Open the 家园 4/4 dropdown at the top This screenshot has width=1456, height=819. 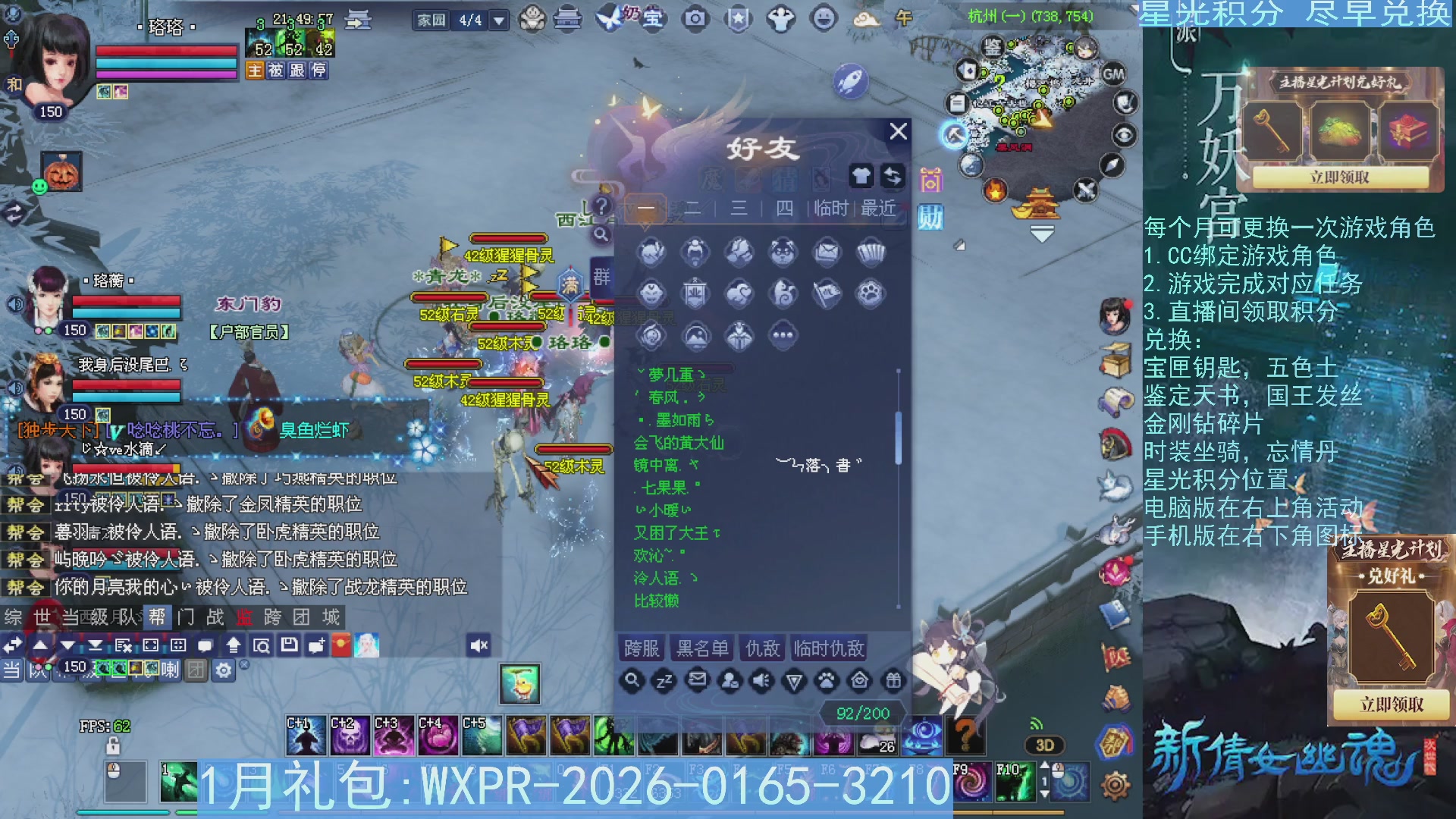coord(497,20)
